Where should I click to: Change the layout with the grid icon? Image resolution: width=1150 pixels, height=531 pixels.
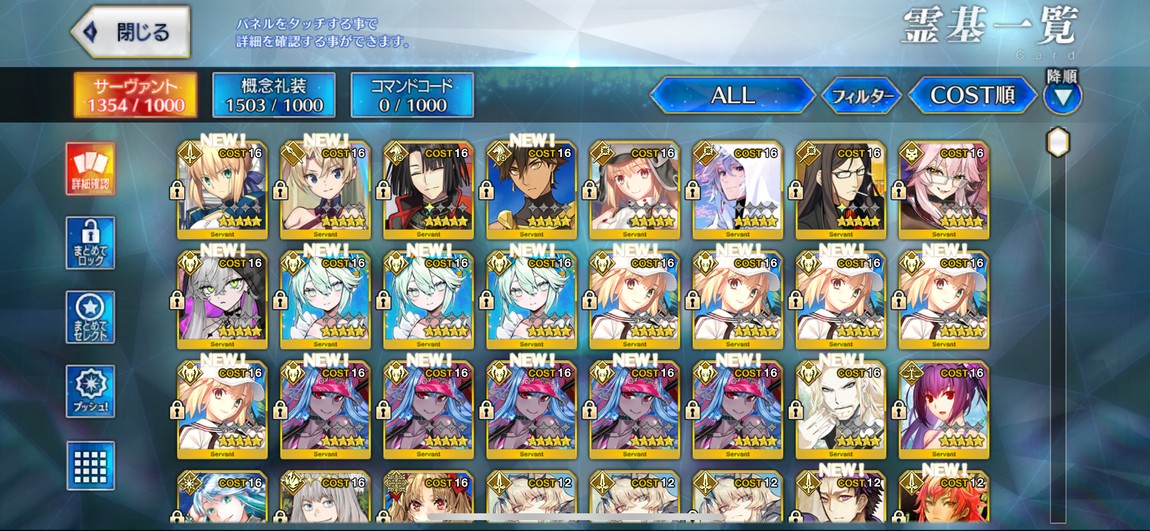[91, 465]
